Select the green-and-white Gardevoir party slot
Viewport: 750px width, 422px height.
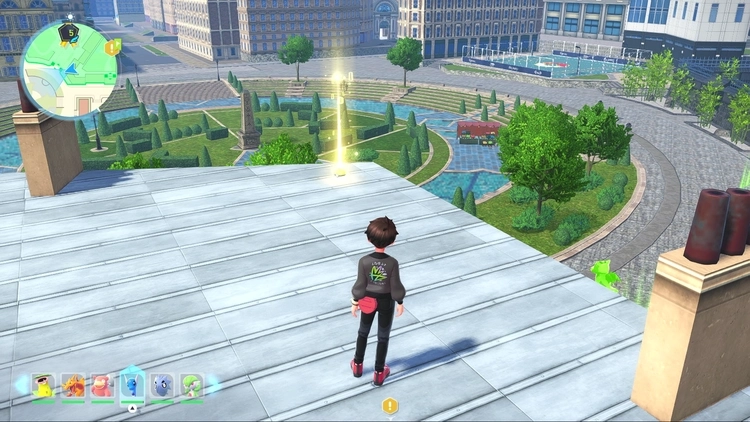coord(192,385)
